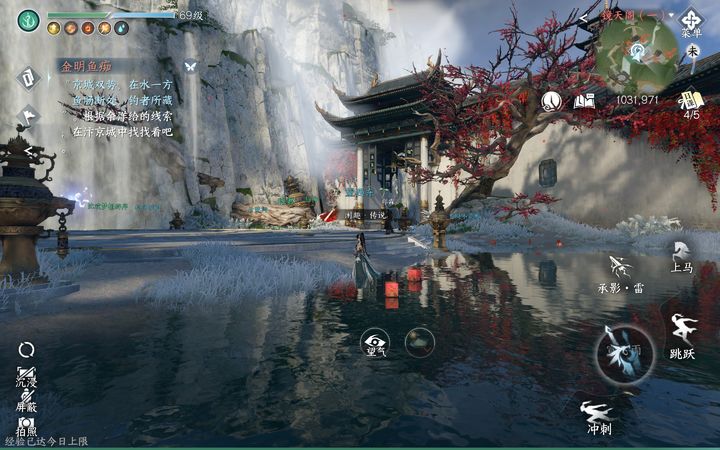Image resolution: width=720 pixels, height=450 pixels.
Task: Activate the 望气 eye ability
Action: 376,343
